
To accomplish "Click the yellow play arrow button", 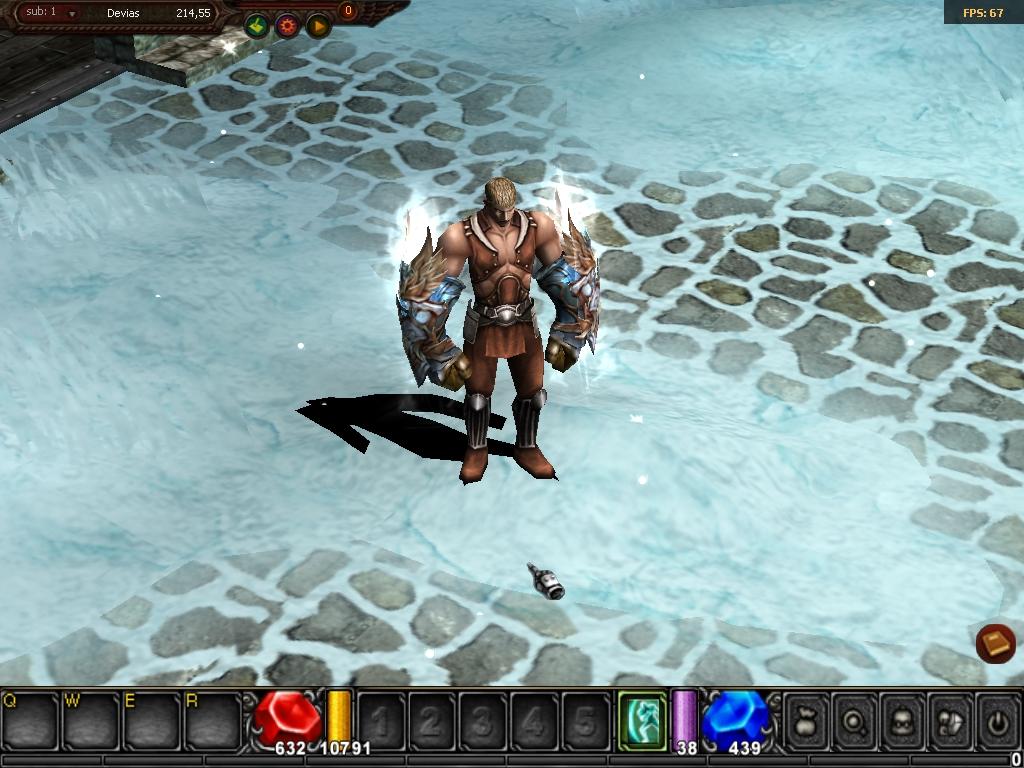I will pyautogui.click(x=318, y=26).
